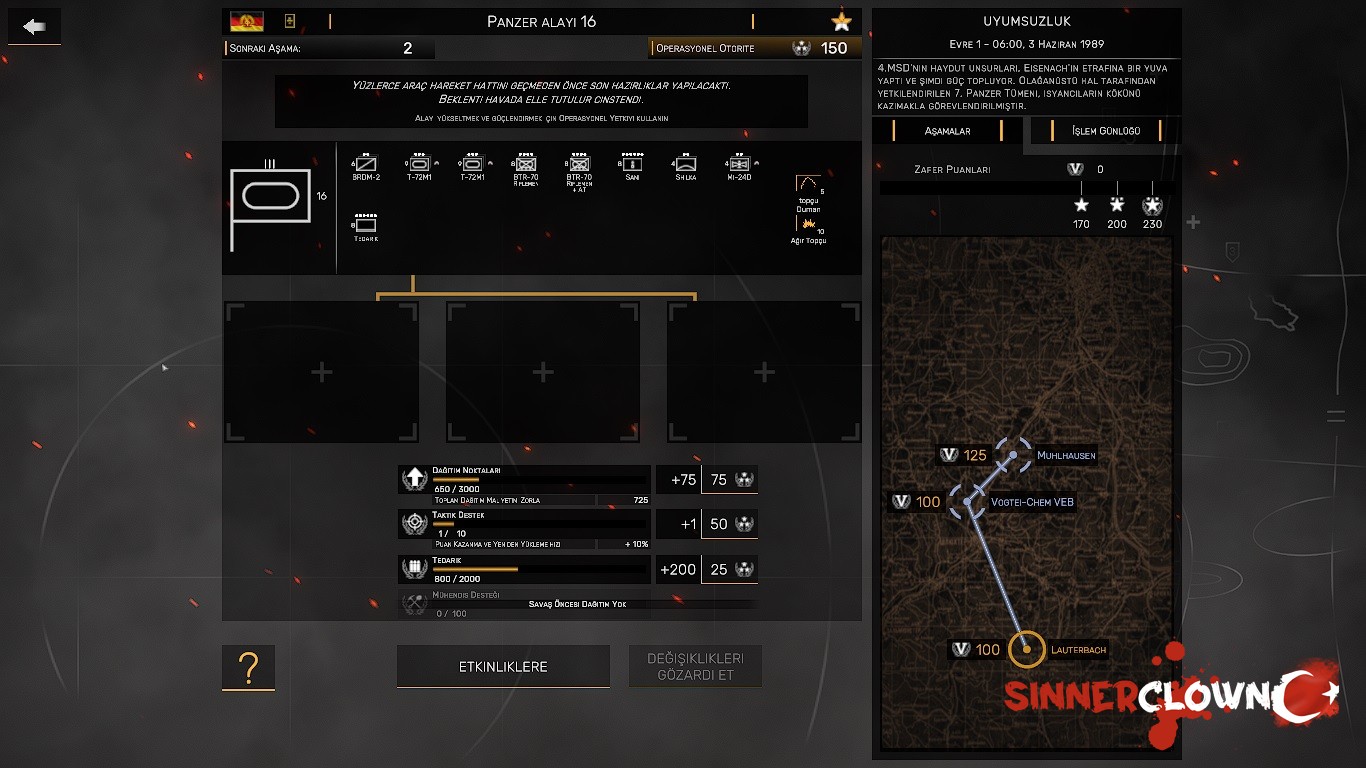1366x768 pixels.
Task: Select the Mi-24D helicopter unit
Action: pyautogui.click(x=739, y=164)
